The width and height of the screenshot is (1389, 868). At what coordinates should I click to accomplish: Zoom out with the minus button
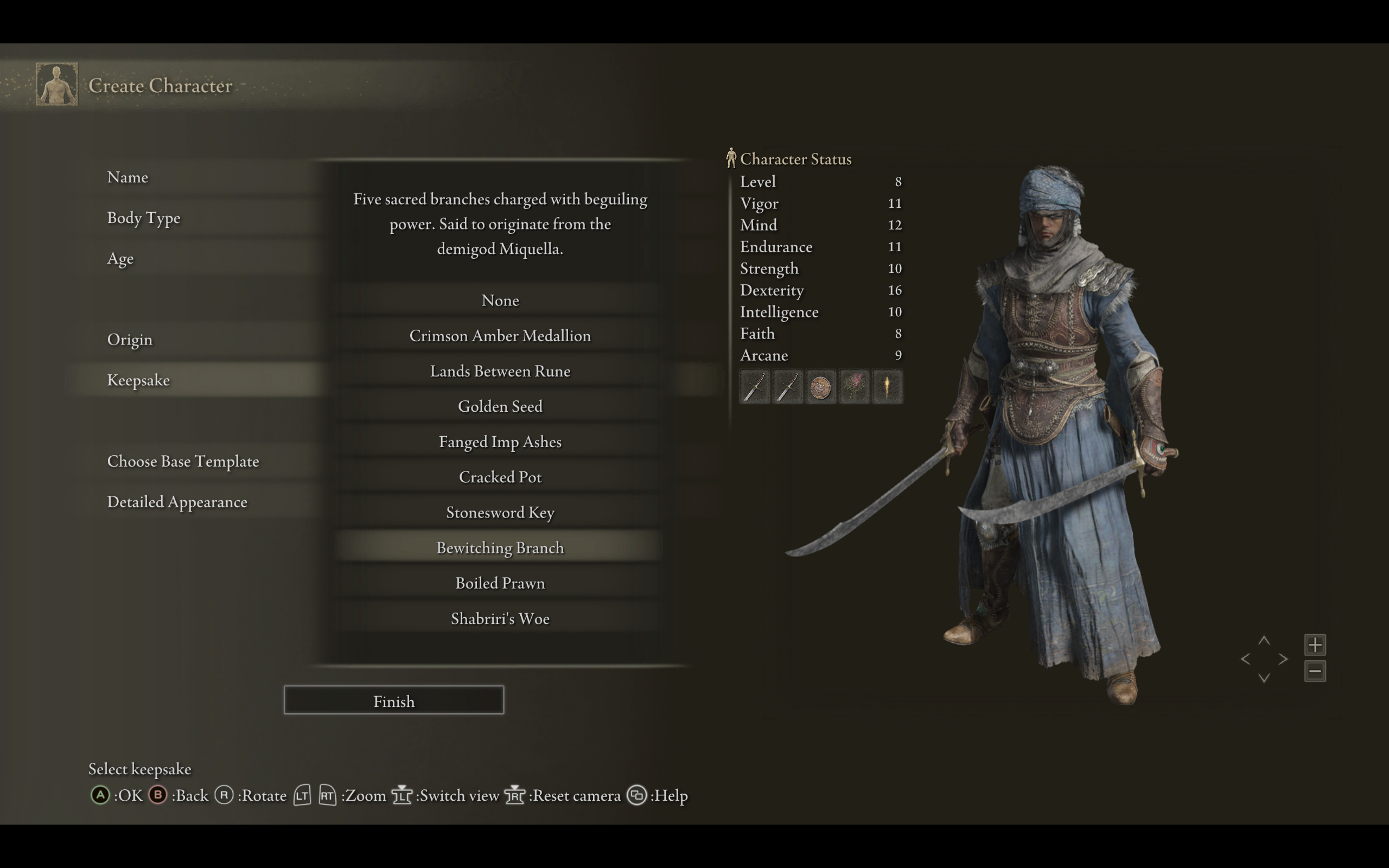point(1315,671)
